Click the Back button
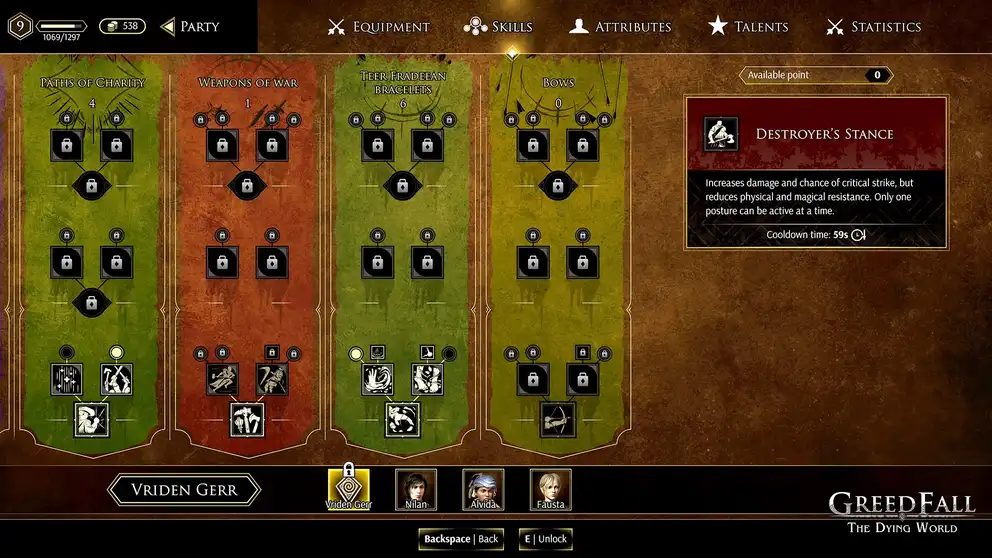Image resolution: width=992 pixels, height=558 pixels. click(461, 539)
